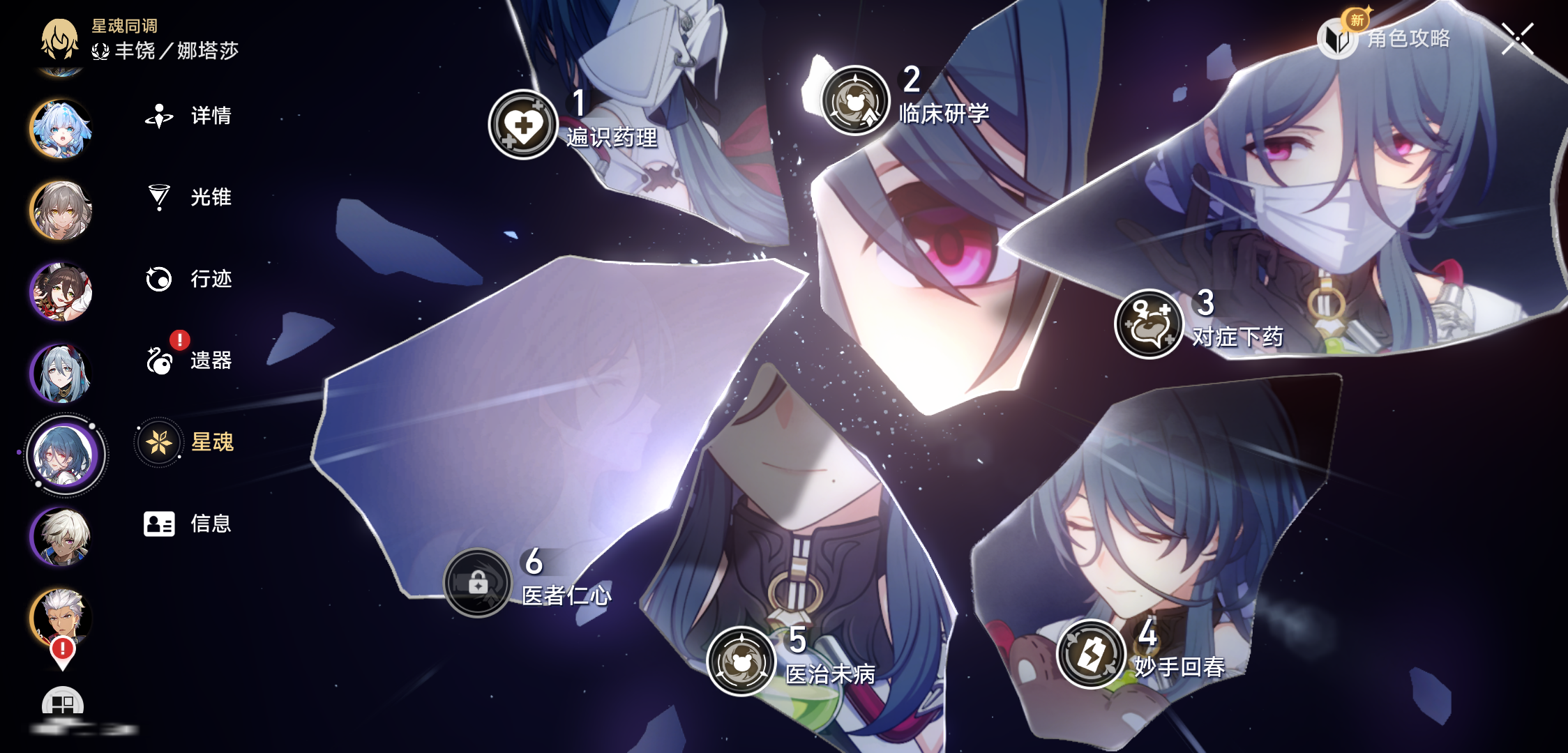Select the brown-haired character with red accents
1568x753 pixels.
pyautogui.click(x=61, y=292)
